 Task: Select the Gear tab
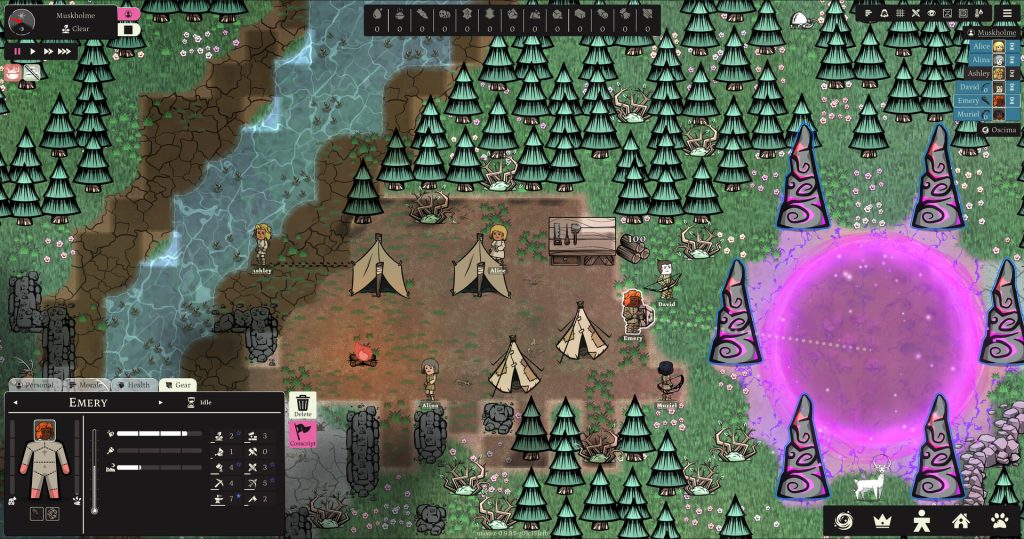pyautogui.click(x=177, y=385)
